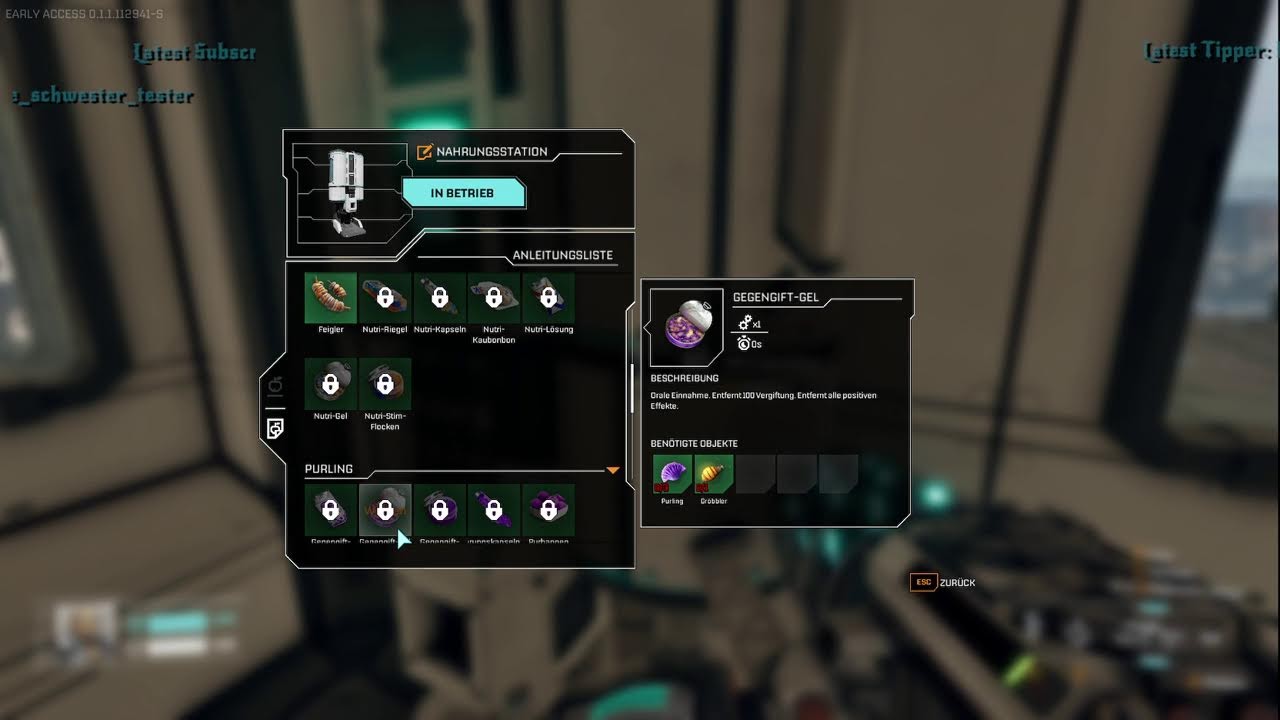Open the Nutri-Lösung recipe
Screen dimensions: 1280x720
[x=548, y=298]
